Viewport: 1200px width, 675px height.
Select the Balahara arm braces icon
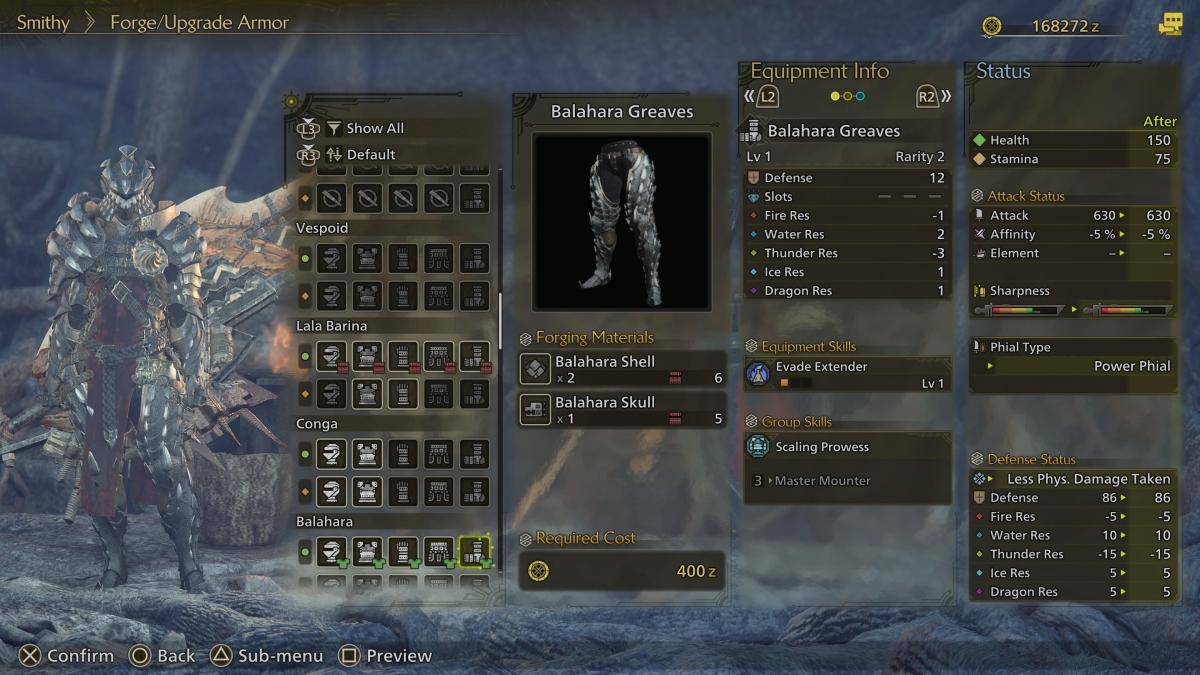tap(403, 551)
